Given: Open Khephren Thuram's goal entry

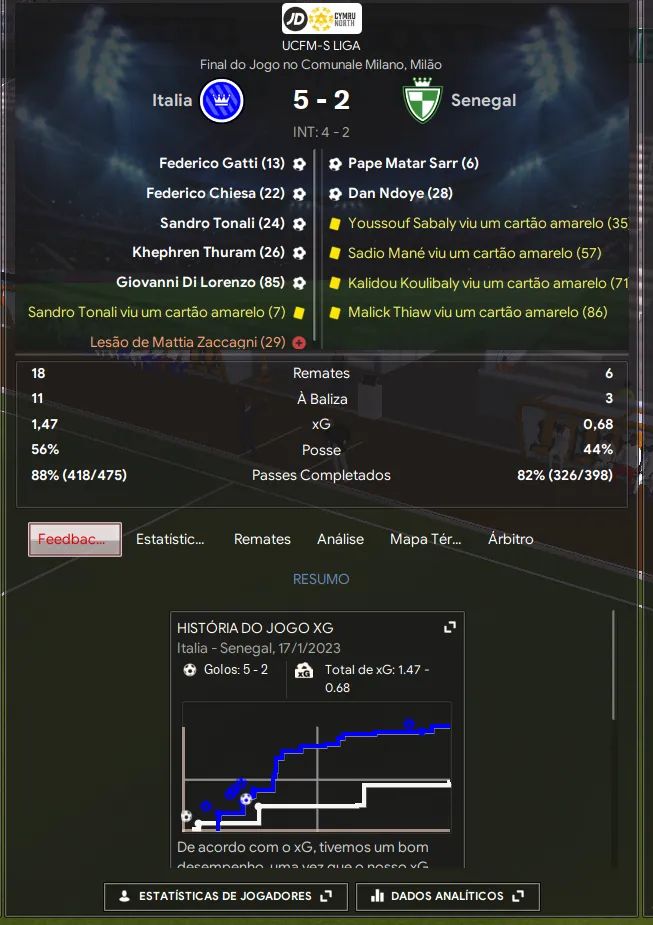Looking at the screenshot, I should [209, 253].
